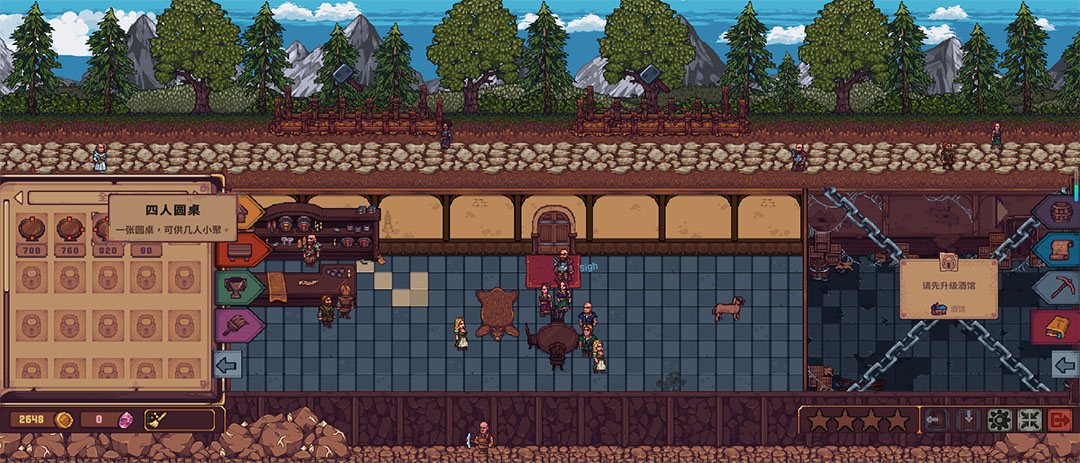The image size is (1080, 463).
Task: Go back using the shop panel's top-left arrow
Action: tap(19, 197)
